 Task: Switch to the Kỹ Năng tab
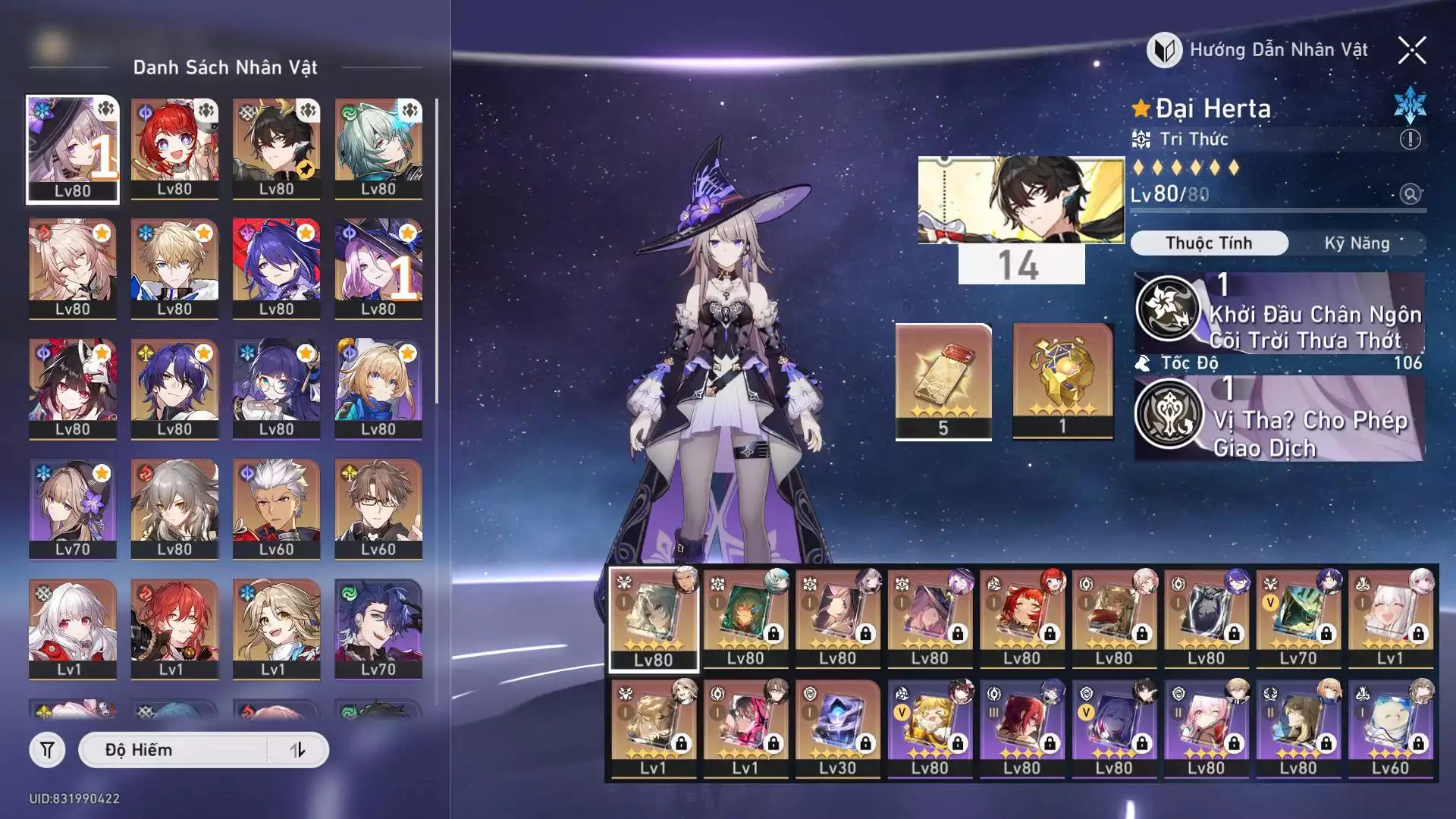click(x=1357, y=243)
